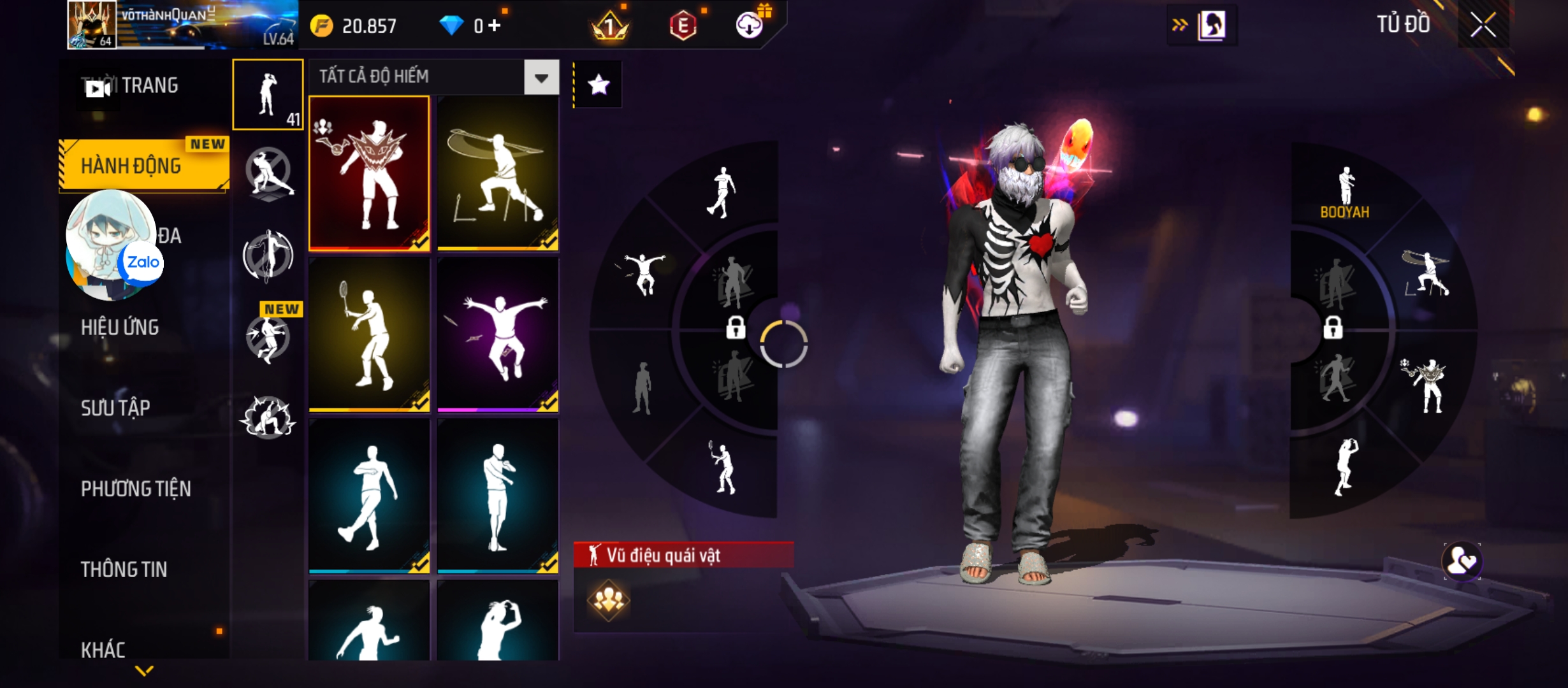Close the Tủ Đồ wardrobe screen
1568x688 pixels.
coord(1483,26)
